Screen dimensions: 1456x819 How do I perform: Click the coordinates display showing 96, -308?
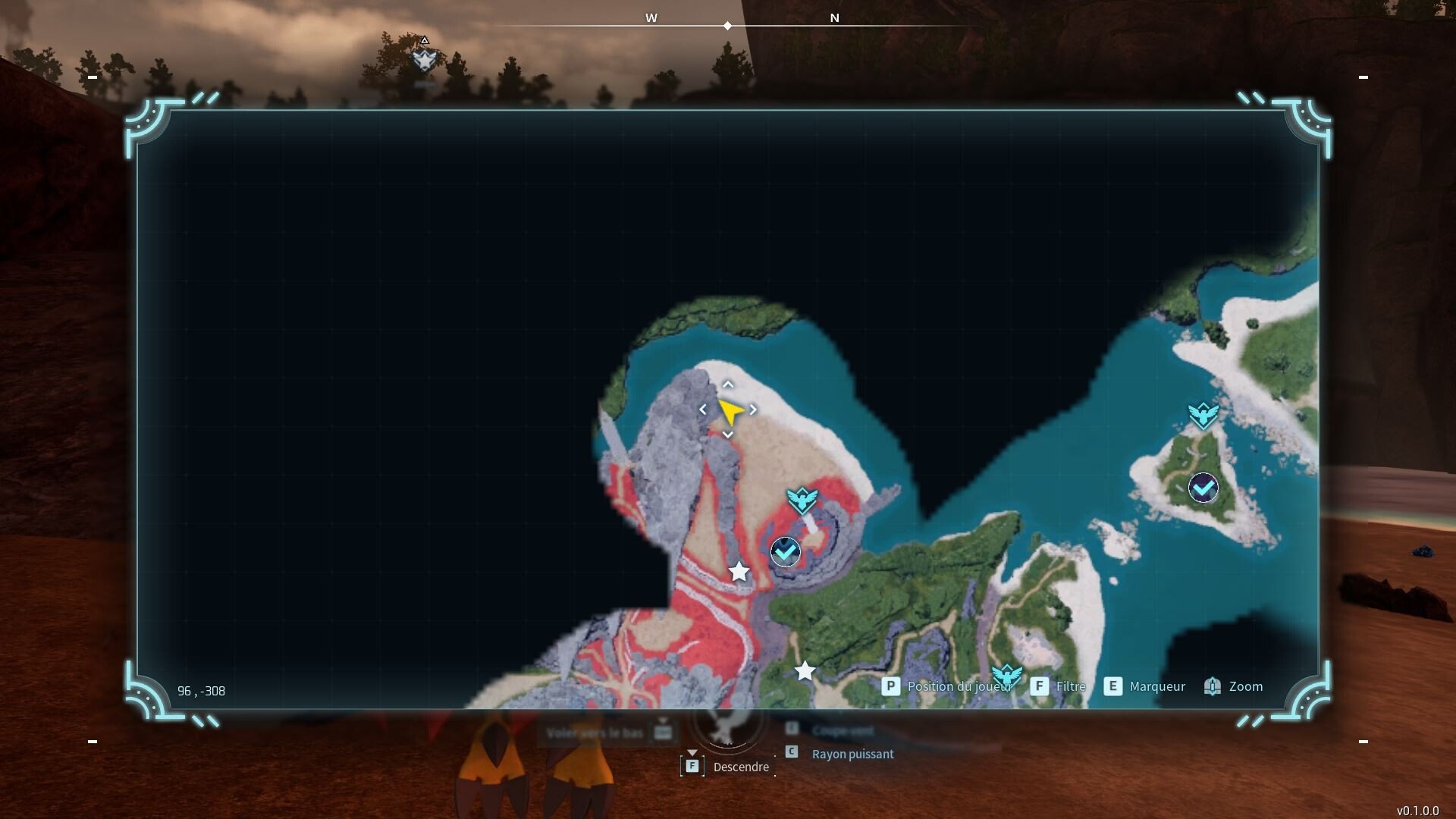click(x=201, y=691)
